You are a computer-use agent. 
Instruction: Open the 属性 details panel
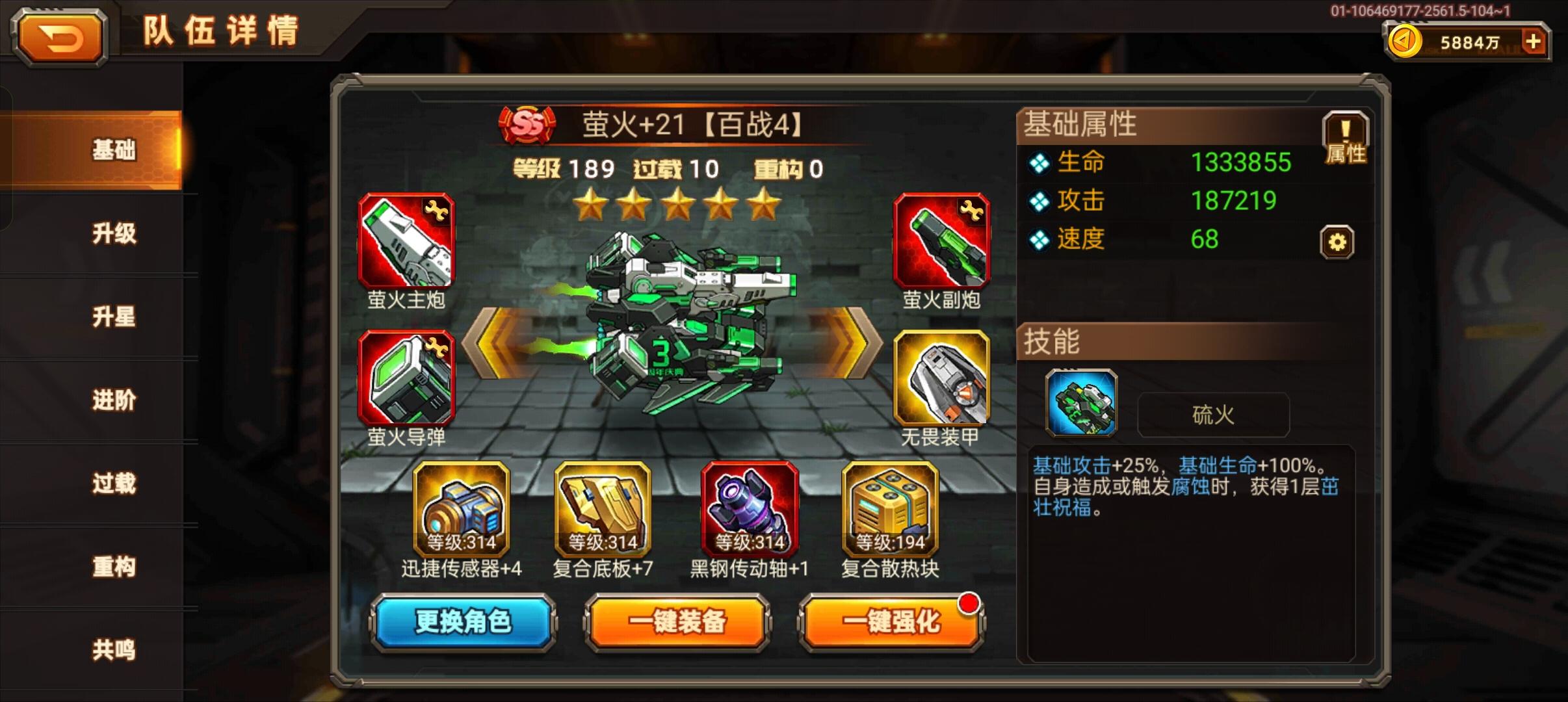coord(1346,136)
